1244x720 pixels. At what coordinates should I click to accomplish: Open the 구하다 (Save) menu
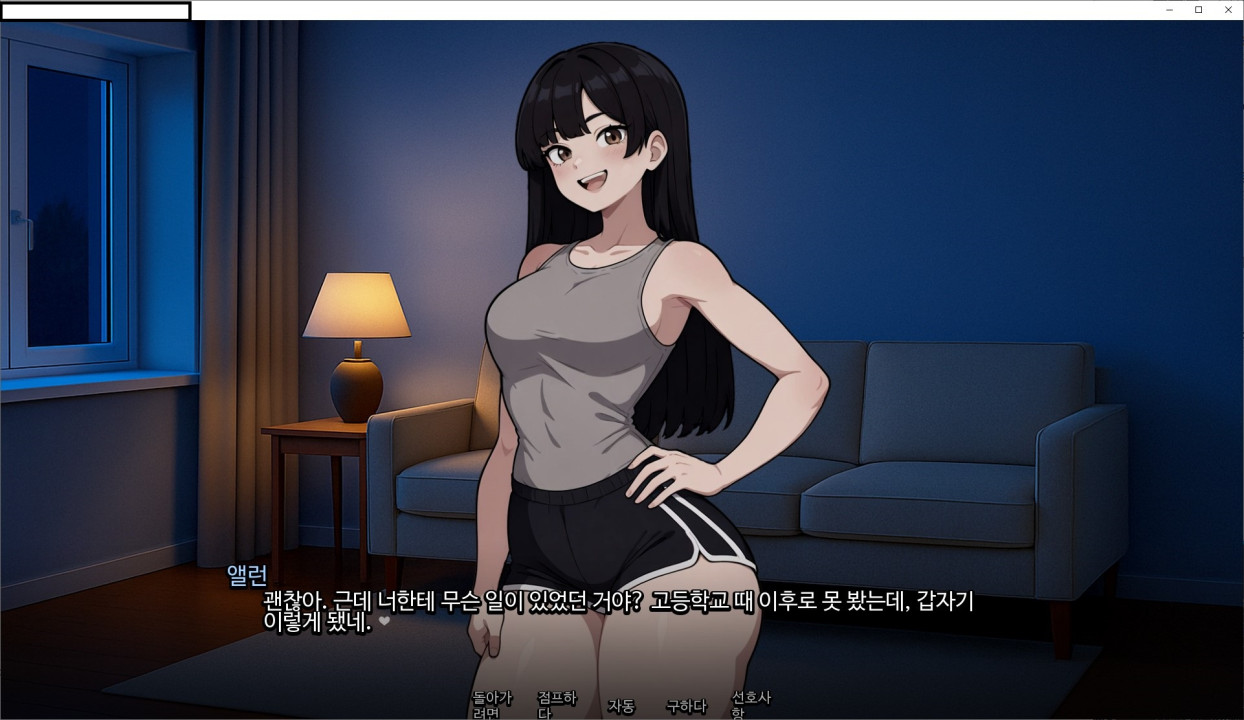coord(686,706)
